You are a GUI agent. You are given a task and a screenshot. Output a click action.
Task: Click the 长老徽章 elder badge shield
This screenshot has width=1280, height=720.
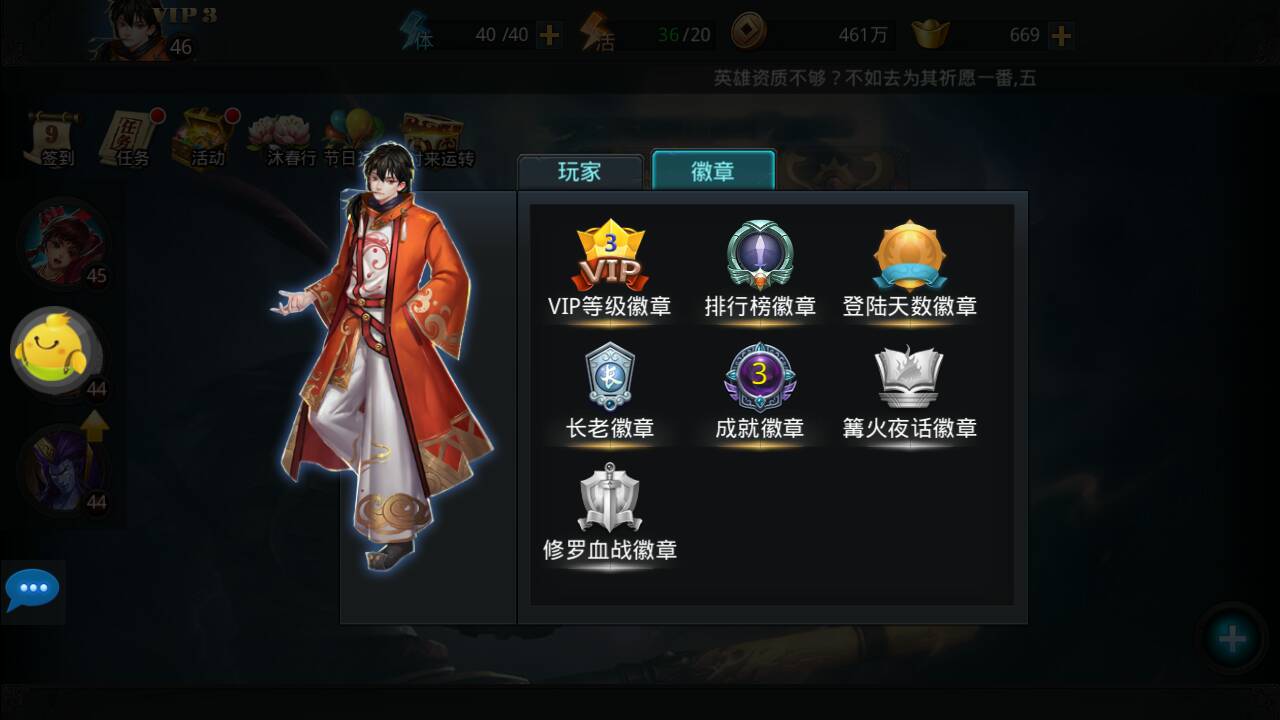coord(611,380)
